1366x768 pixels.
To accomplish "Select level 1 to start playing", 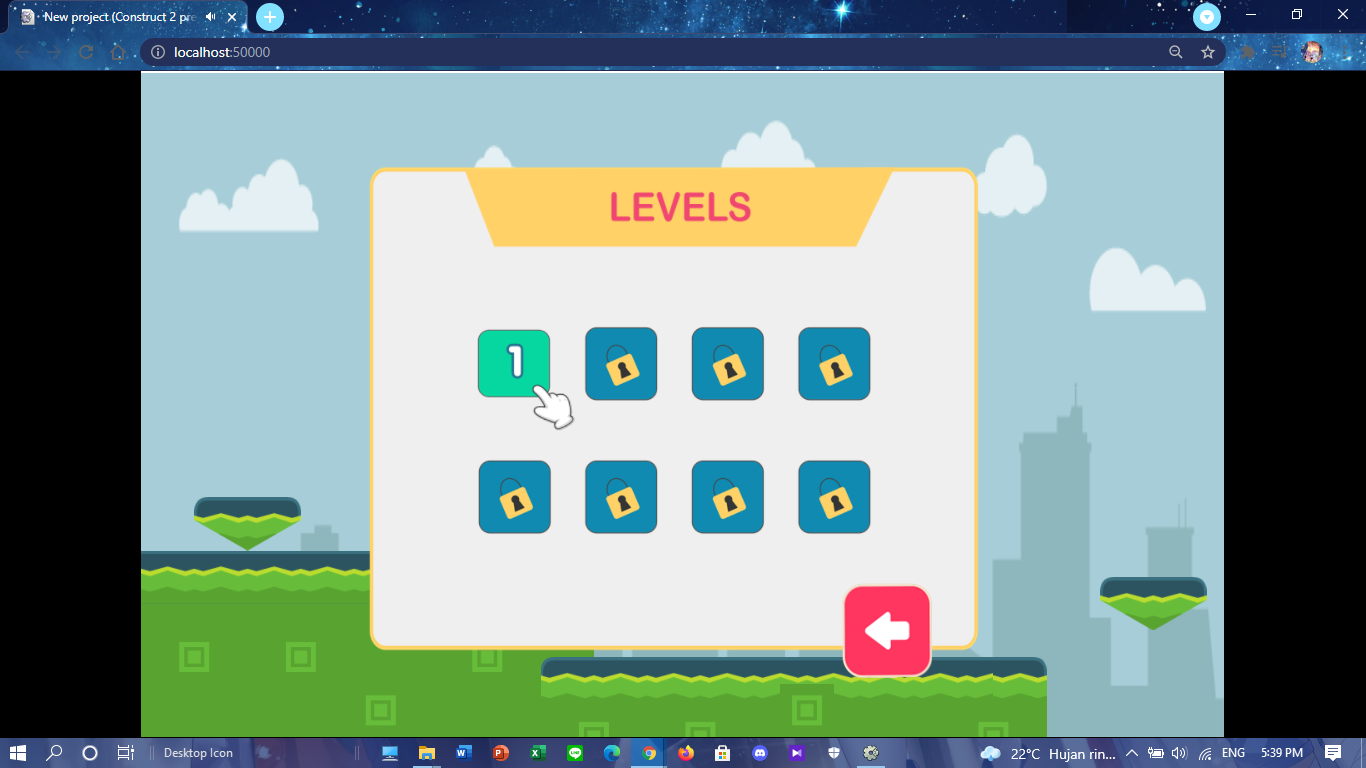I will point(514,364).
